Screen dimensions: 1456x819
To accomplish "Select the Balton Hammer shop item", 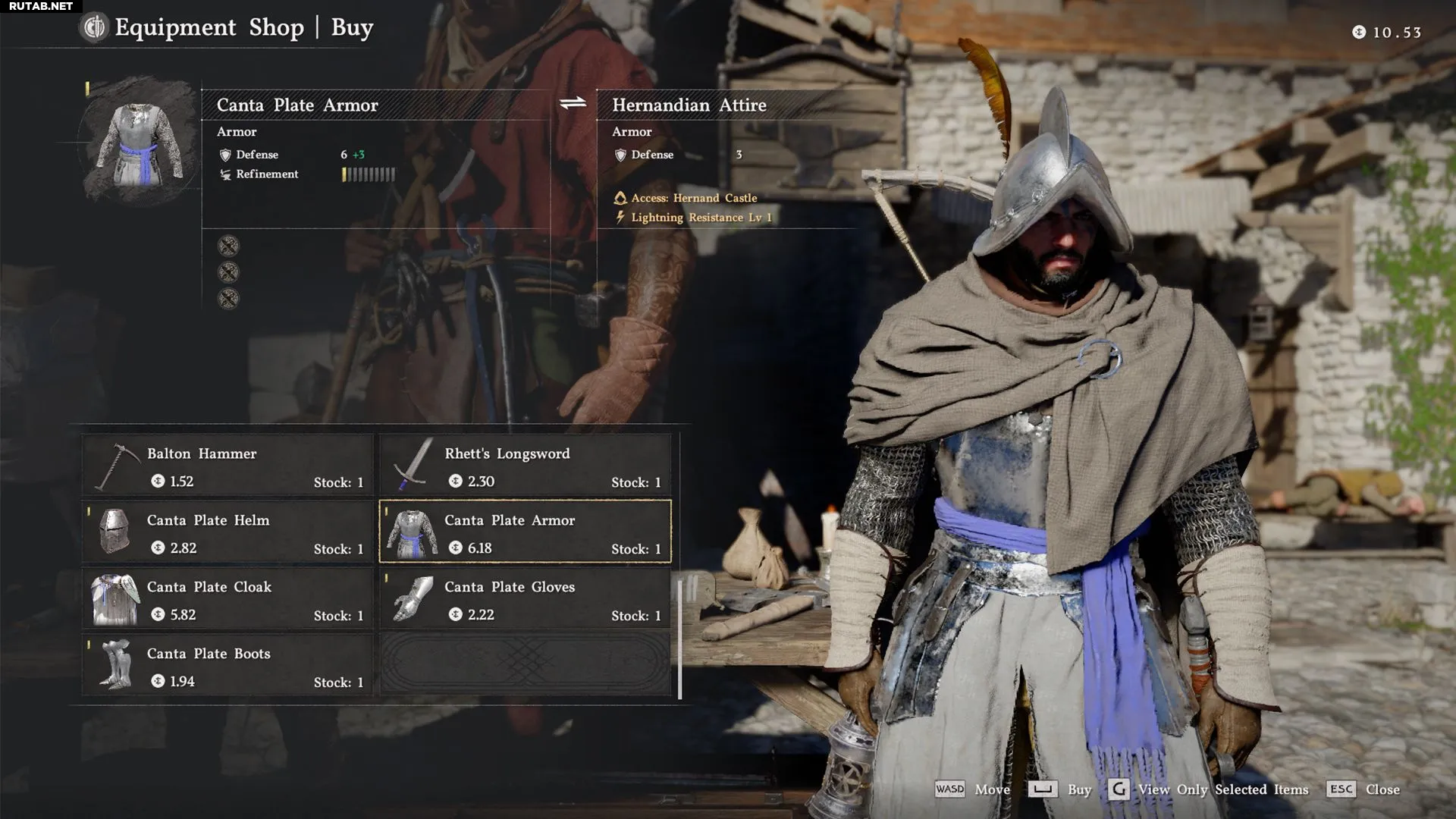I will (x=227, y=465).
